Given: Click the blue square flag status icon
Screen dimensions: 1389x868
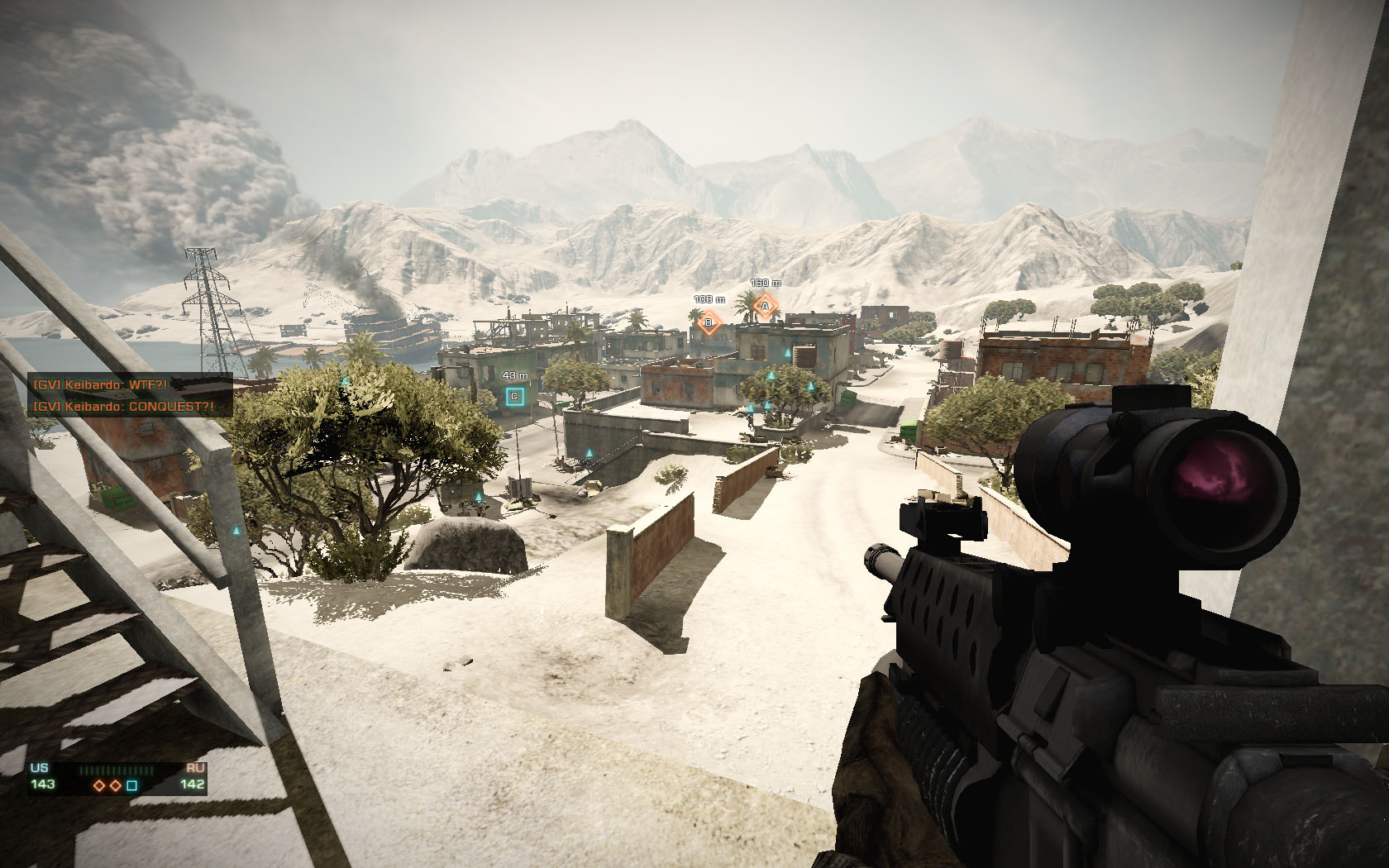Looking at the screenshot, I should (131, 785).
